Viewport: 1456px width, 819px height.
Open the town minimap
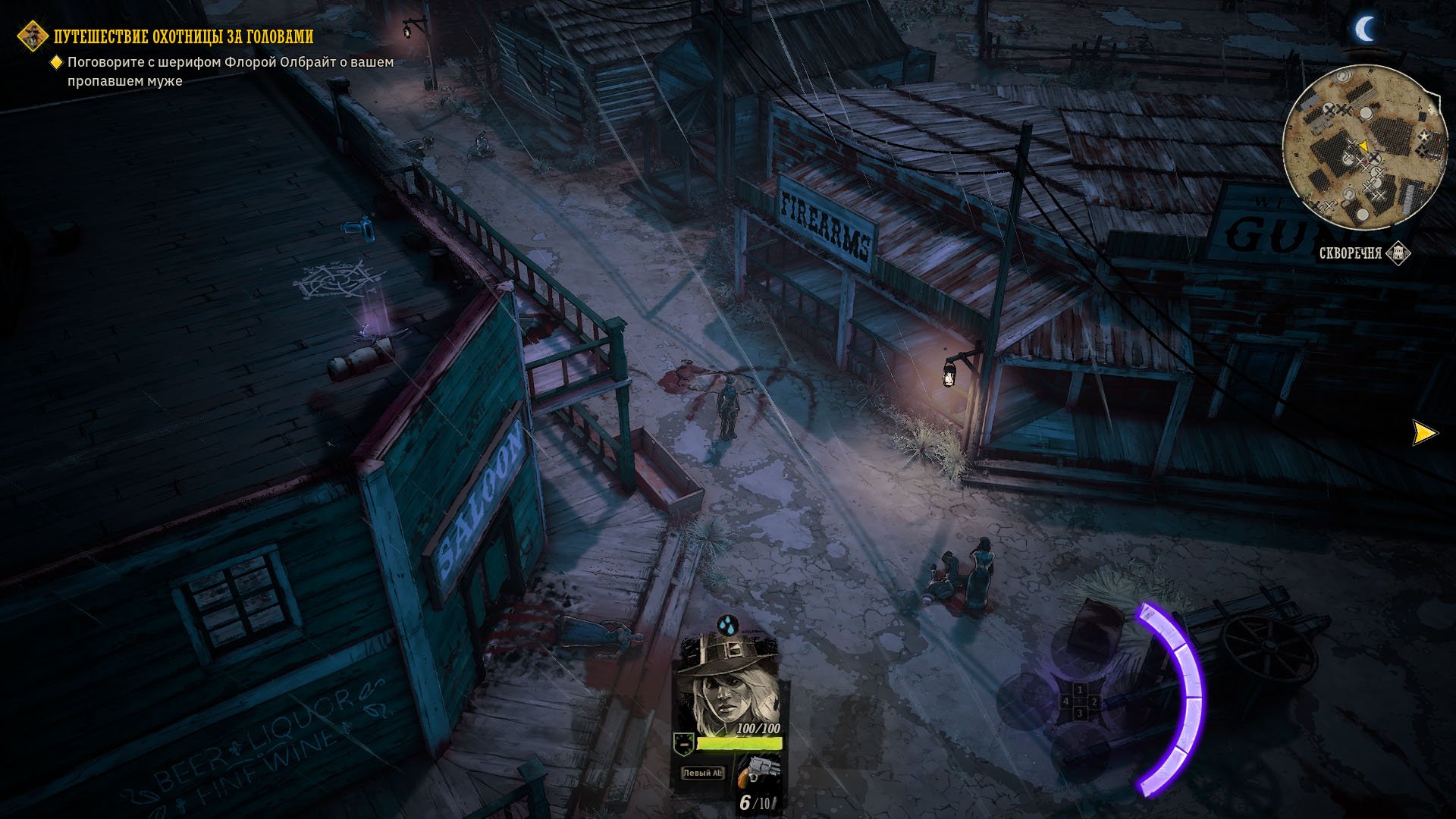pos(1363,148)
